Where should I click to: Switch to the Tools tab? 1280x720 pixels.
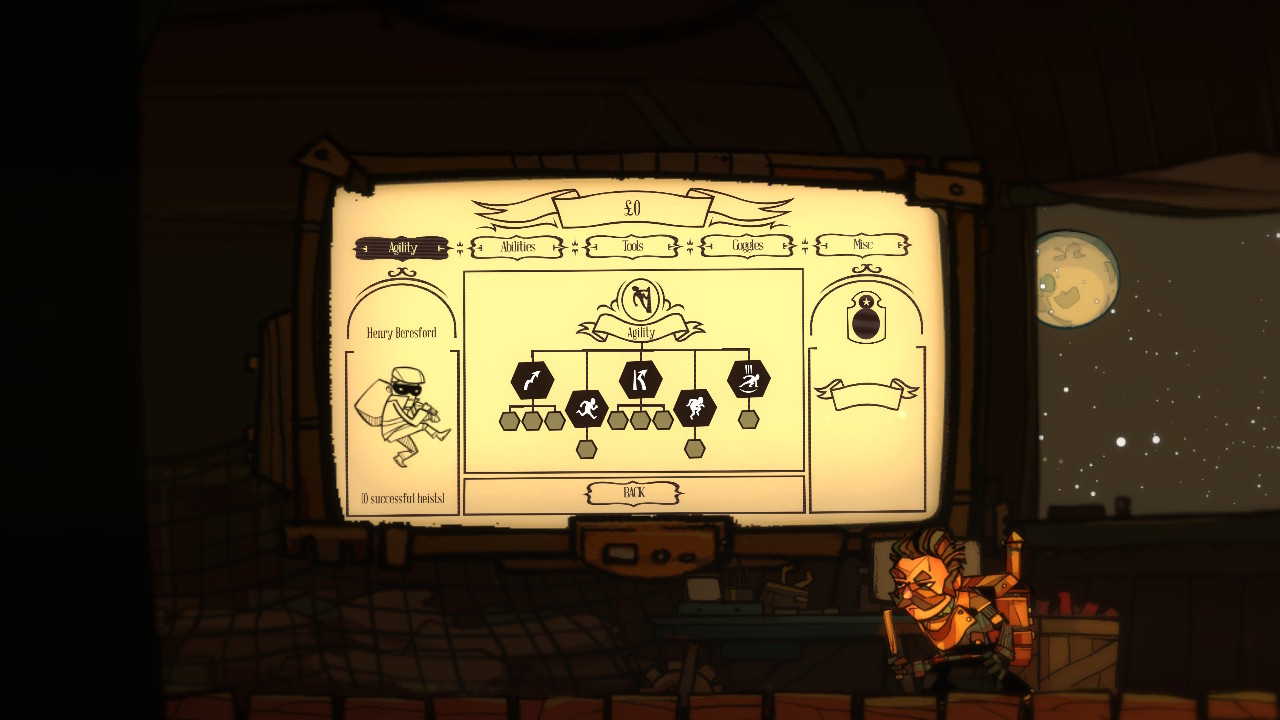click(x=631, y=246)
